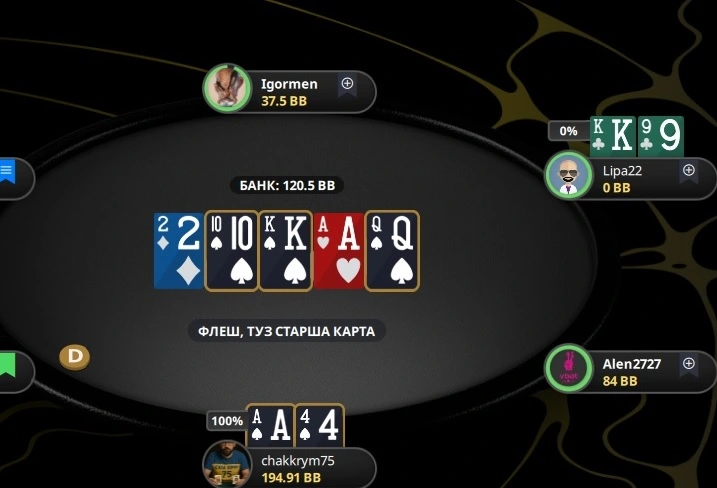This screenshot has height=488, width=717.
Task: Select Igormen's avatar picture
Action: [227, 89]
